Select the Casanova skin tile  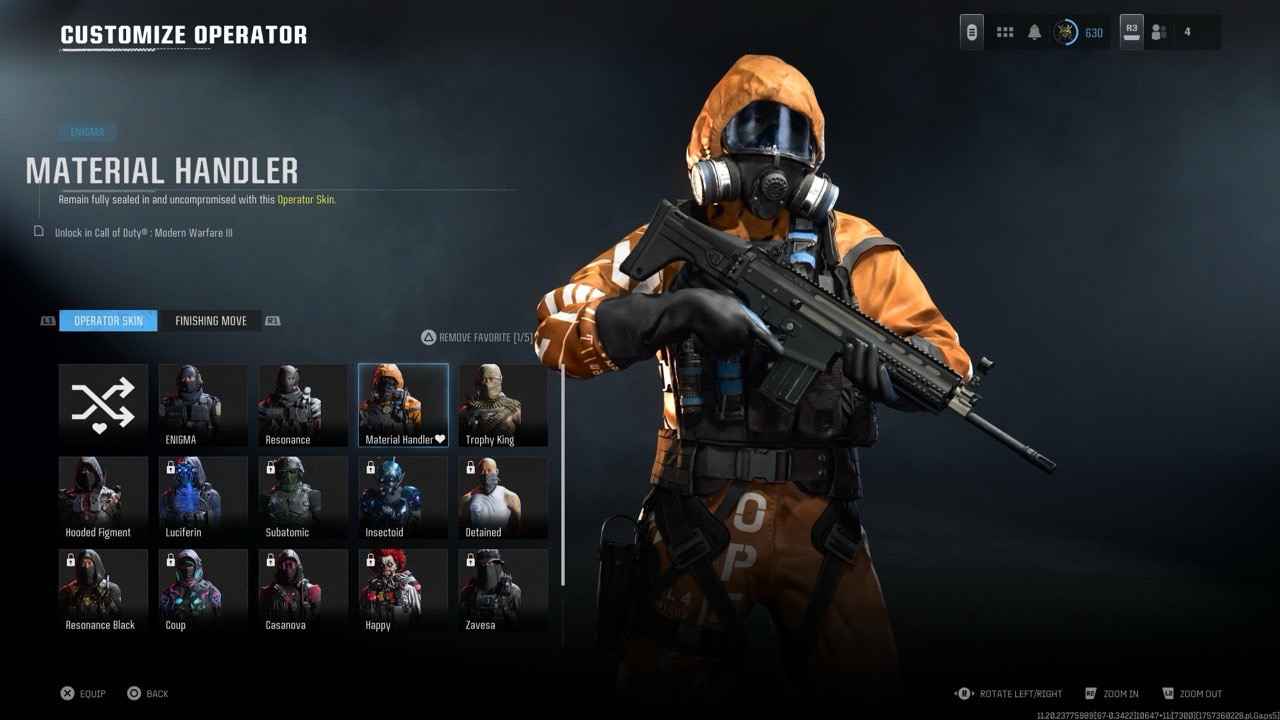tap(303, 590)
